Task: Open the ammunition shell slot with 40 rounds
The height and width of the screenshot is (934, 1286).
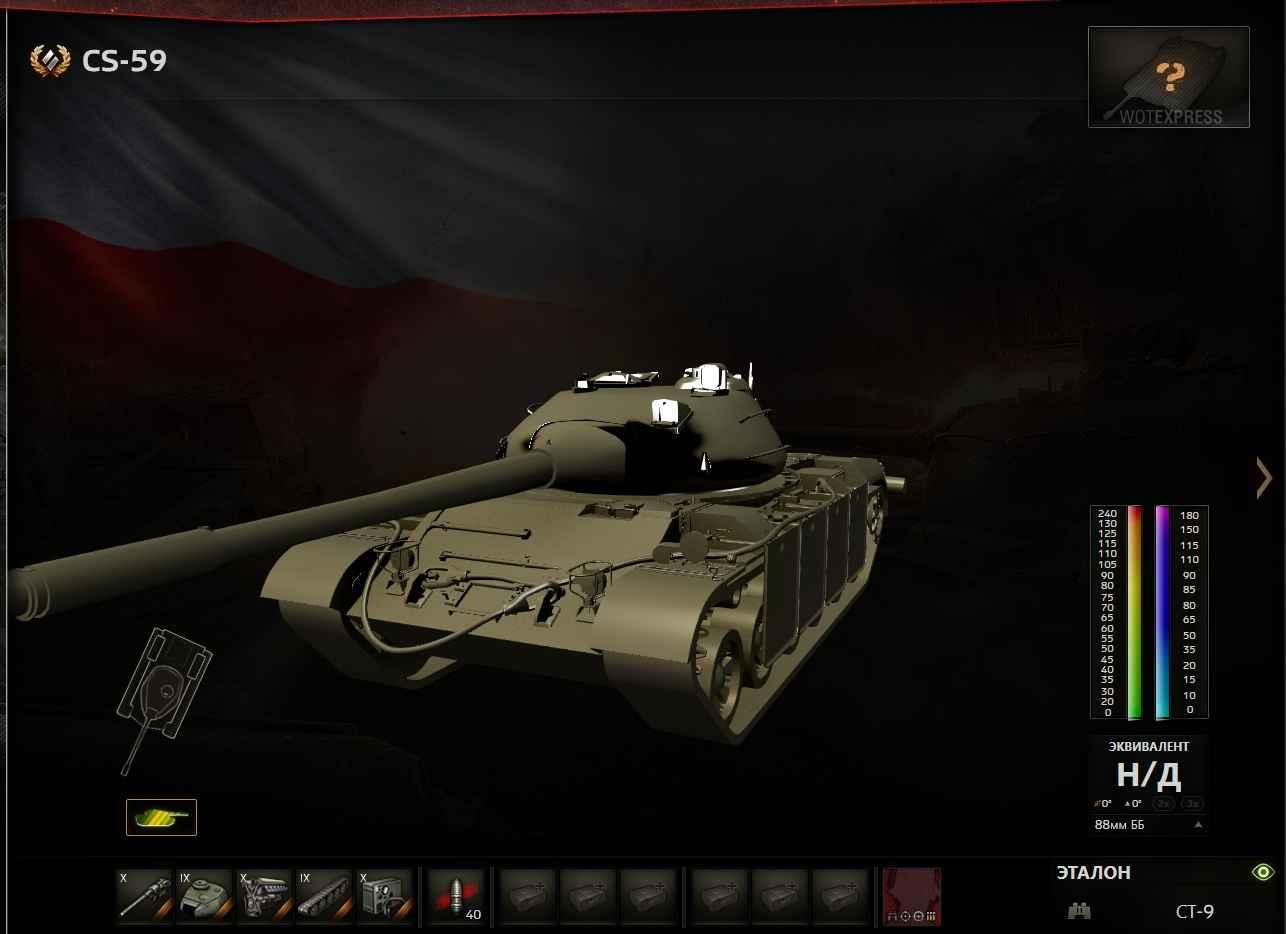Action: pos(456,893)
